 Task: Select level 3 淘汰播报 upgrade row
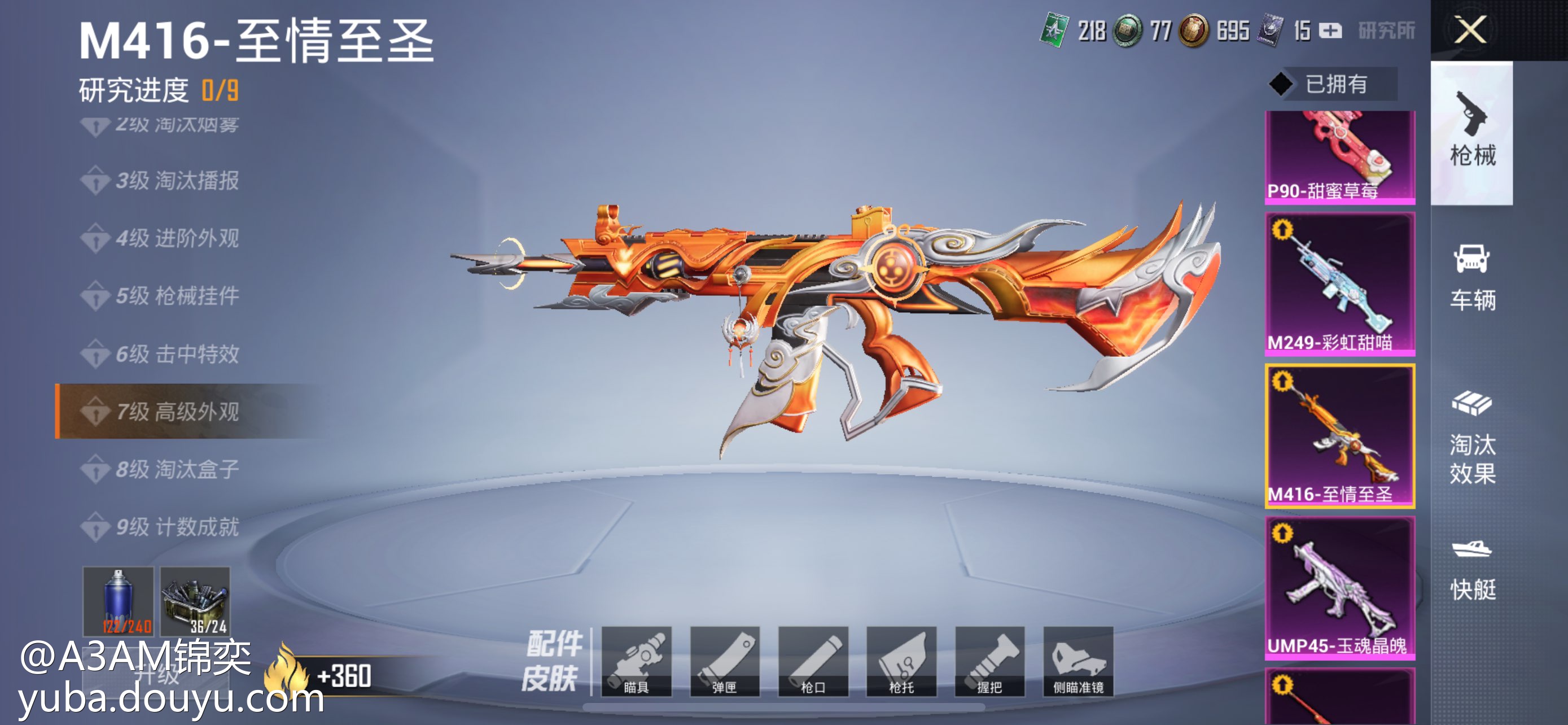[x=177, y=181]
